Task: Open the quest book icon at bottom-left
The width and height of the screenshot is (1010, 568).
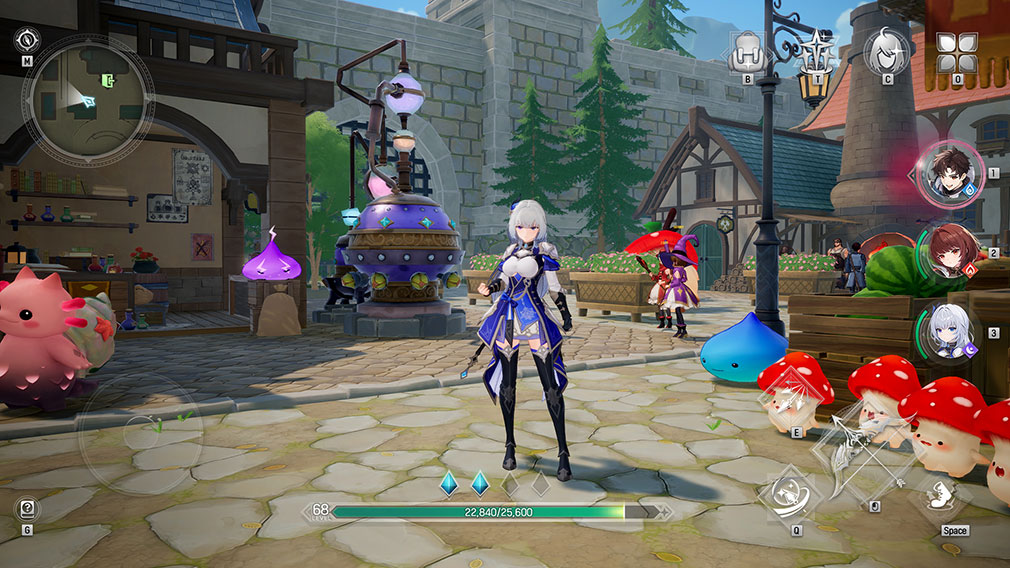Action: coord(27,509)
